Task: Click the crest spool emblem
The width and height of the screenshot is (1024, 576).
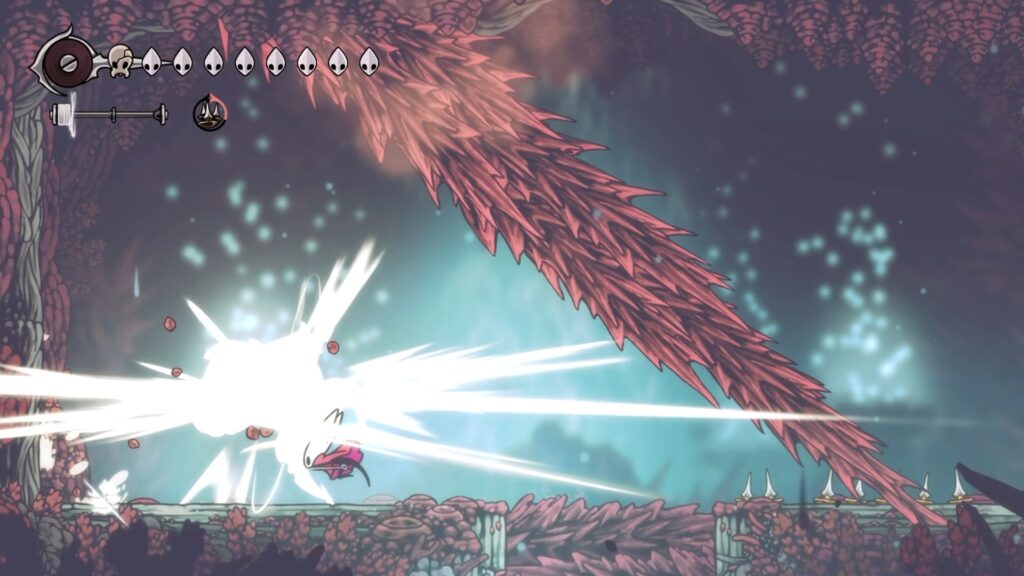Action: [69, 62]
